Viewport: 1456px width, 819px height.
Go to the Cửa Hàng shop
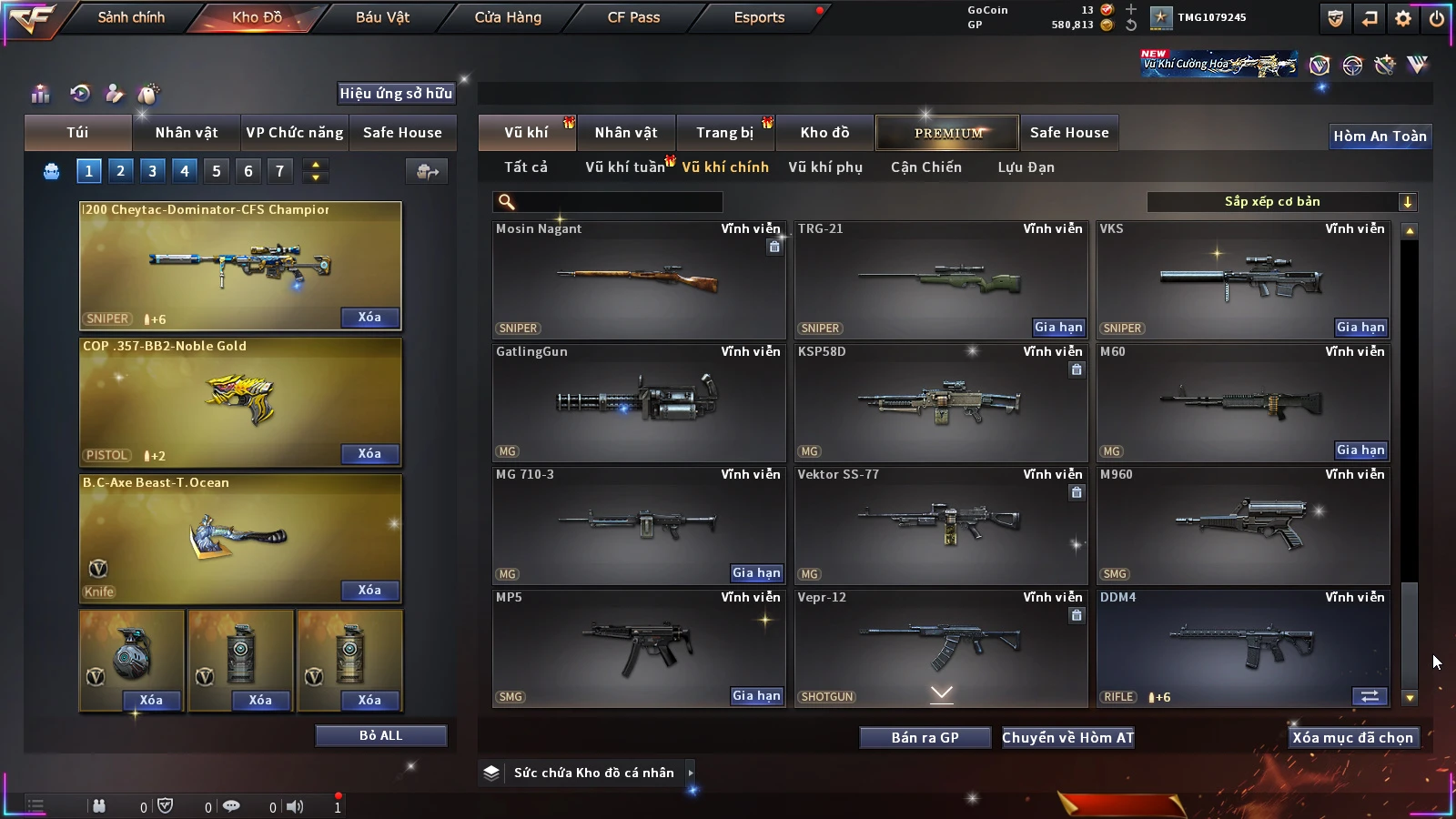(x=508, y=17)
